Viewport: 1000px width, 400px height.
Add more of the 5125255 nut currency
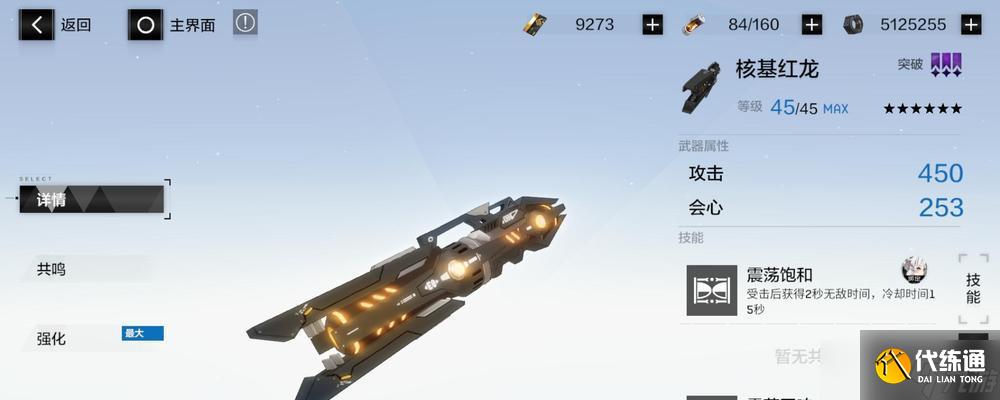coord(970,25)
